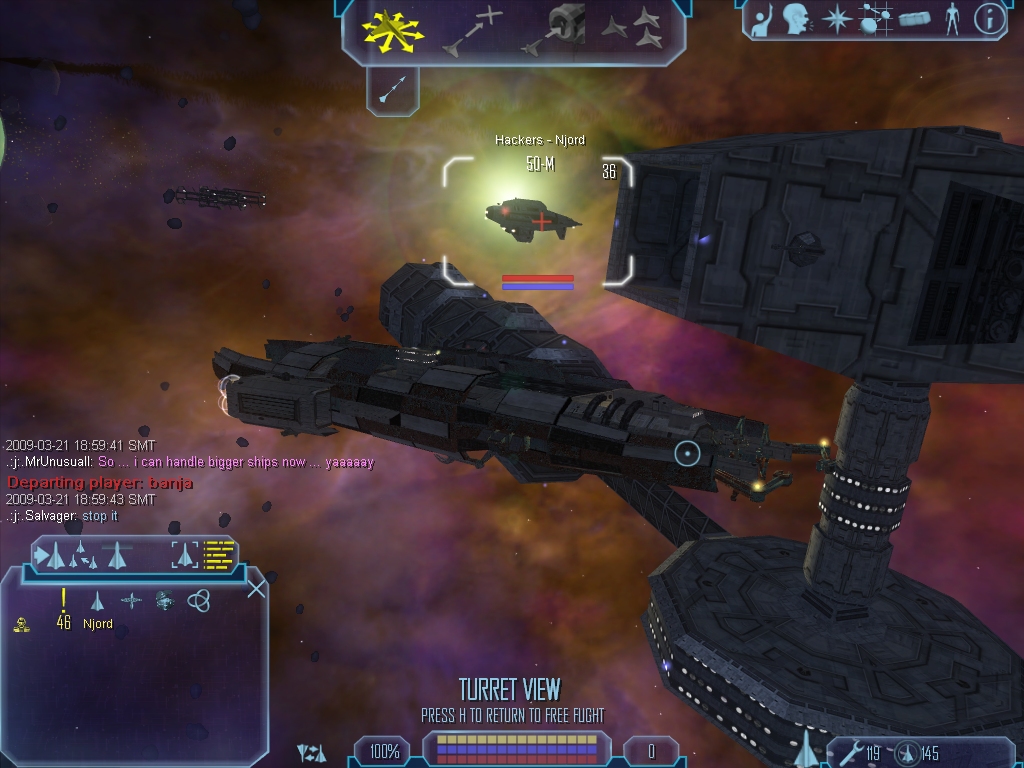
Task: Filter contacts by ship icon
Action: coord(97,601)
